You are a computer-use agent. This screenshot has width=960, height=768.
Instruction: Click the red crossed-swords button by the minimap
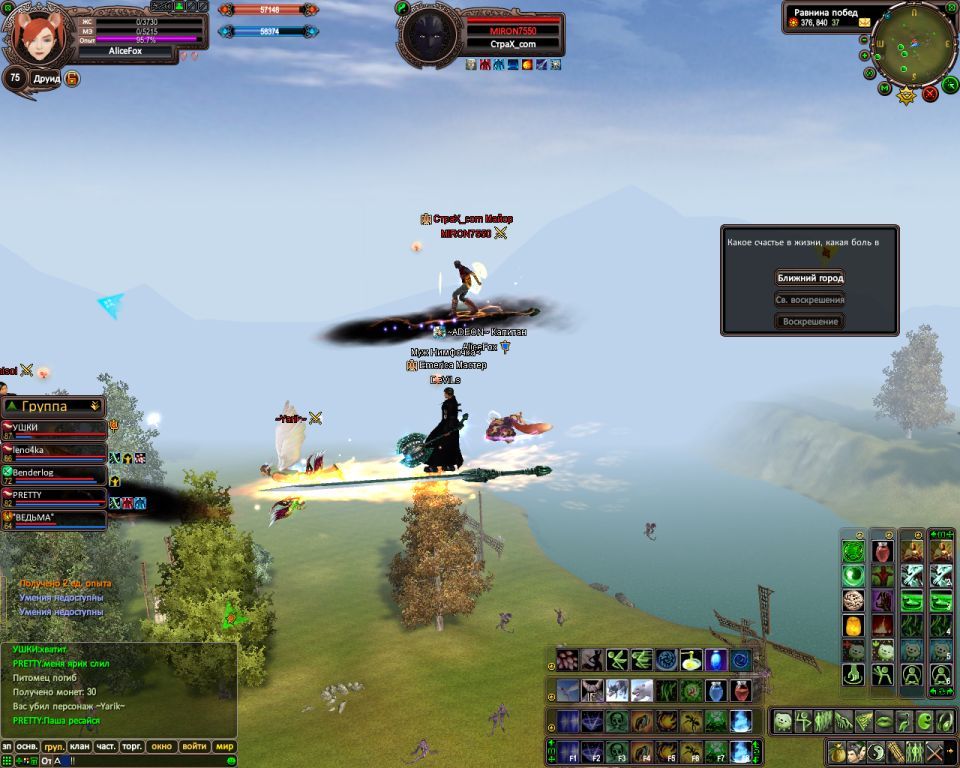930,93
